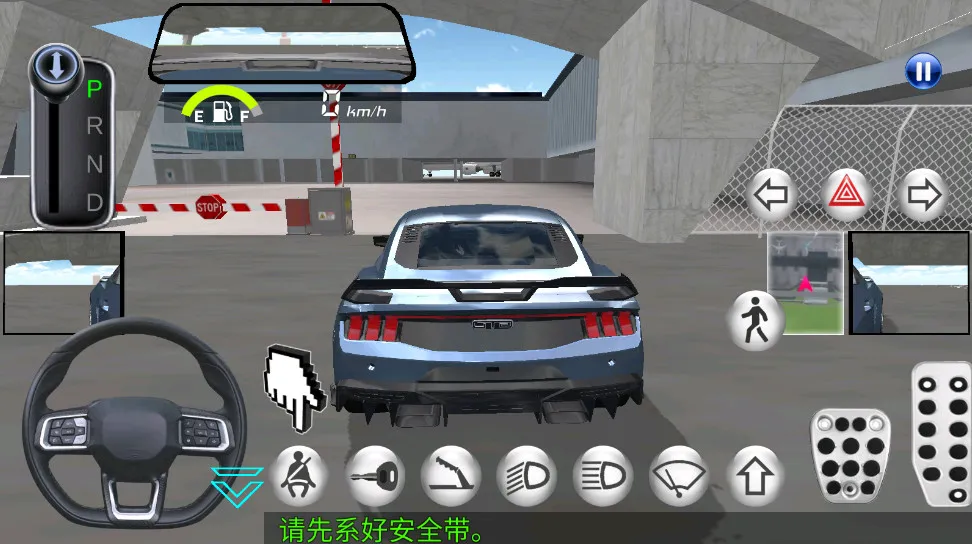Turn on the windshield wipers
Image resolution: width=972 pixels, height=544 pixels.
[x=678, y=473]
